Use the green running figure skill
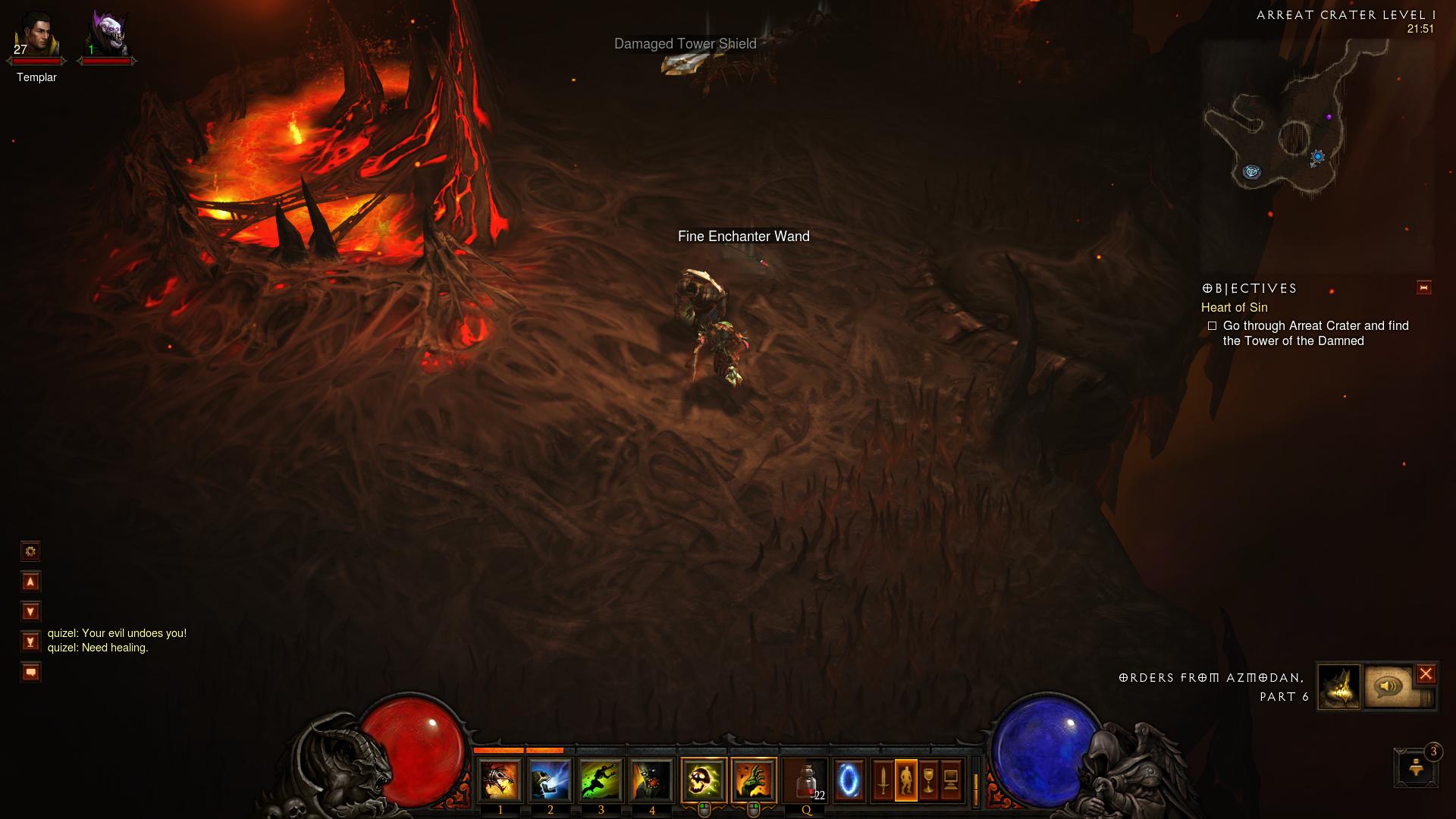This screenshot has width=1456, height=819. coord(601,780)
